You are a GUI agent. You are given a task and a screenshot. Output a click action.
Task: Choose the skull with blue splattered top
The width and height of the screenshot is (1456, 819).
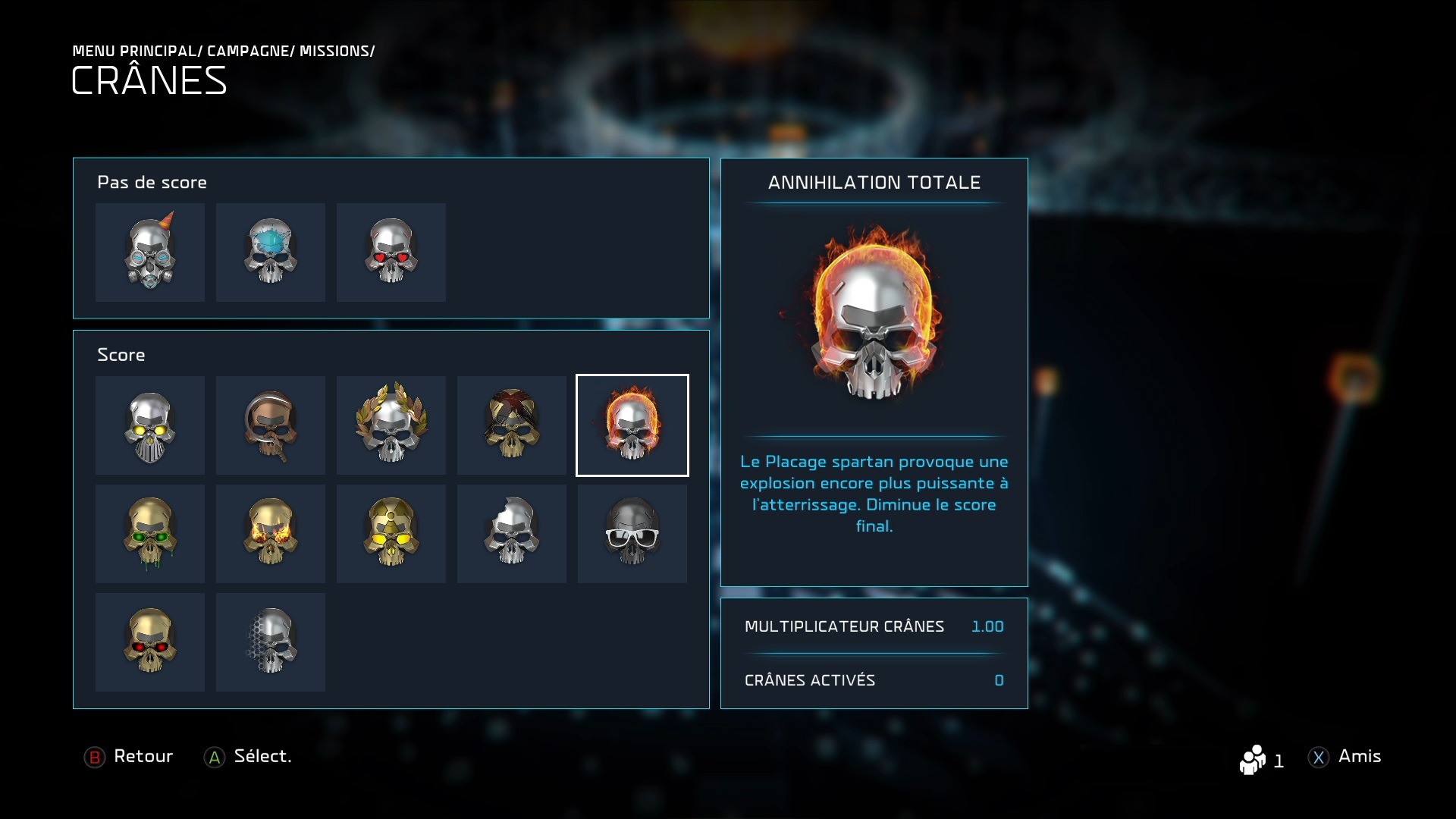271,252
